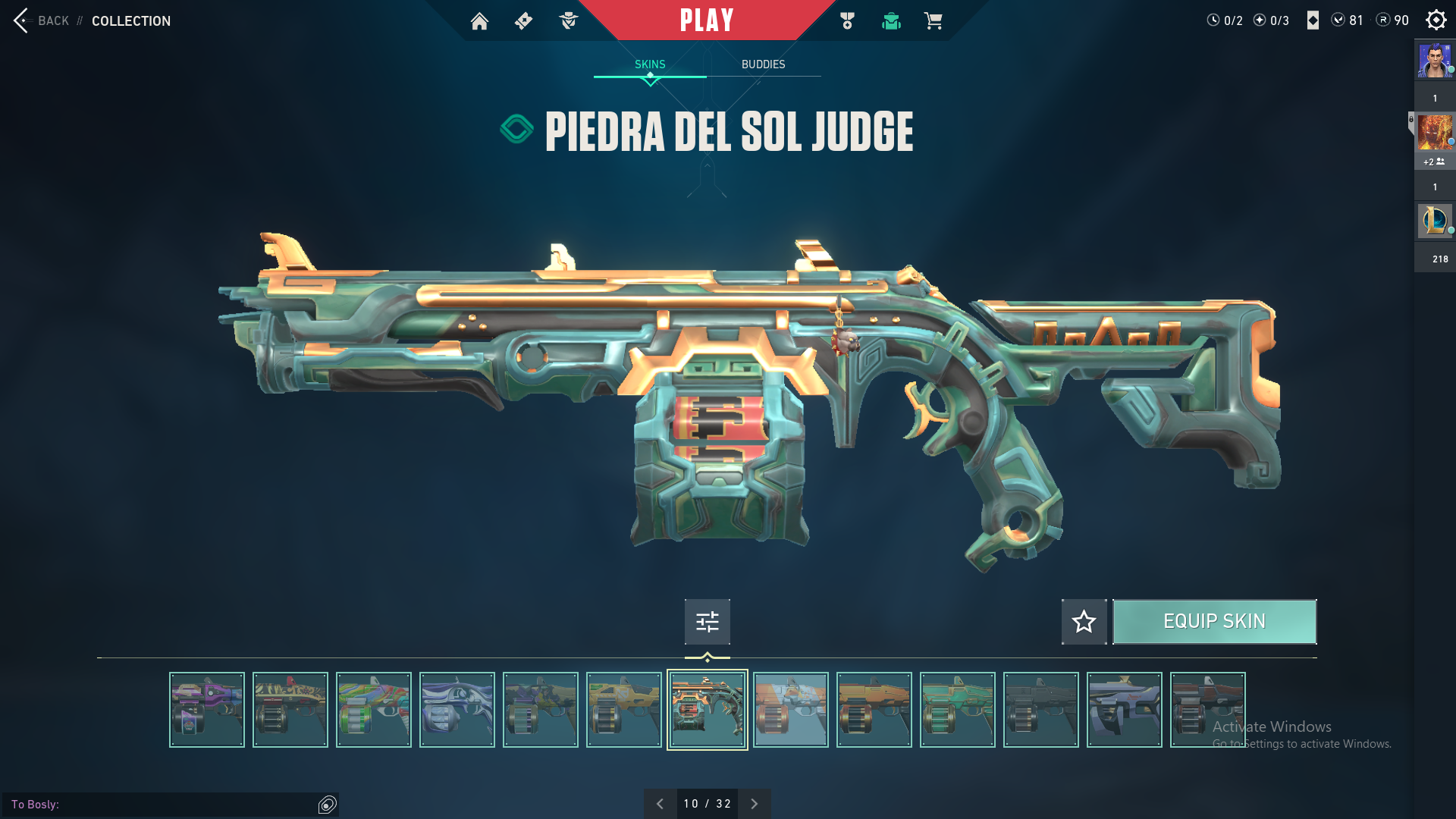
Task: Switch to the Buddies tab
Action: pos(763,64)
